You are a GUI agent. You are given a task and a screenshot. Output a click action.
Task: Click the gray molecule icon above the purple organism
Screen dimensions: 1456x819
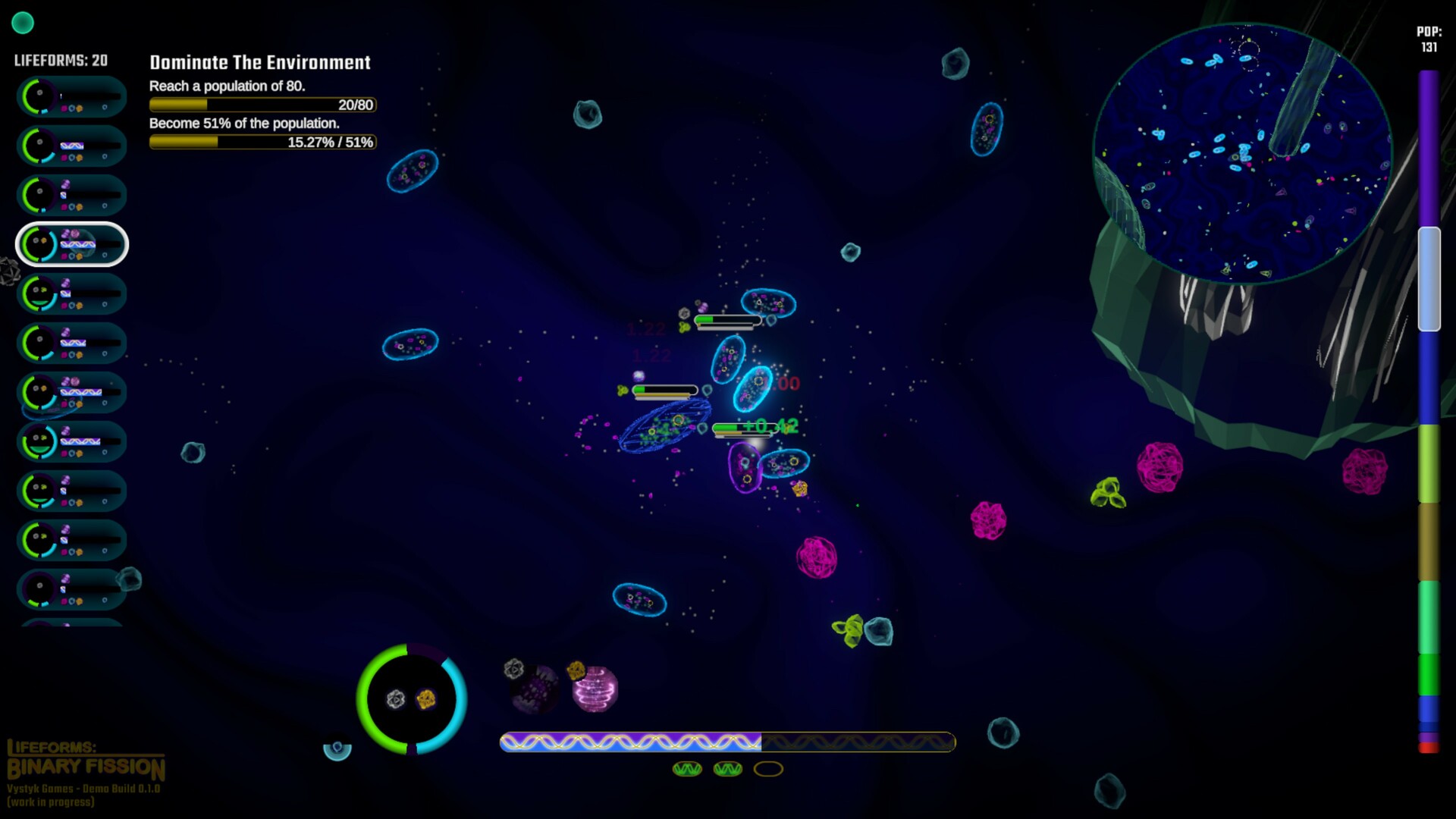coord(514,669)
